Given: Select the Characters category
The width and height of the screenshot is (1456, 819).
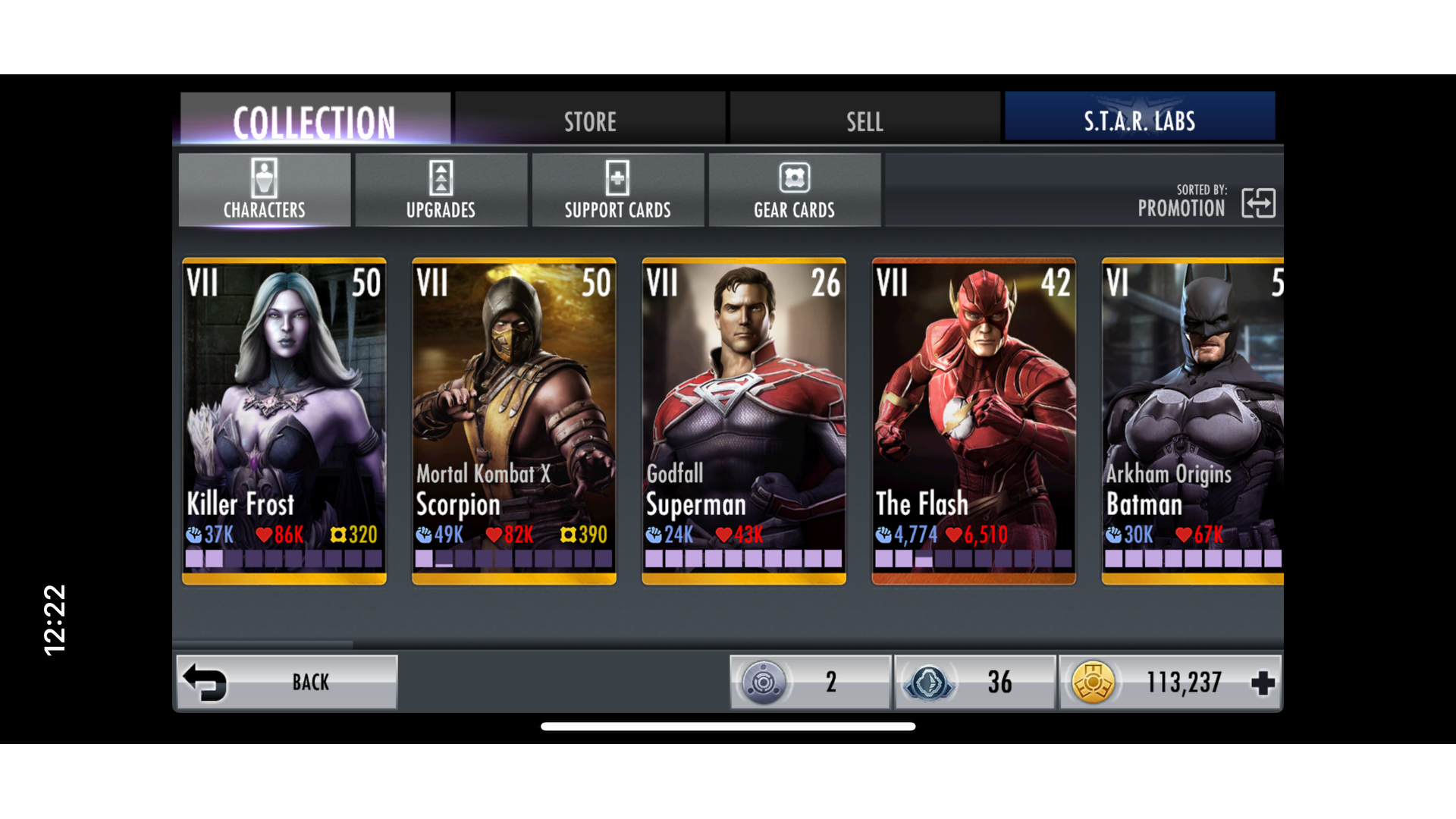Looking at the screenshot, I should tap(265, 190).
